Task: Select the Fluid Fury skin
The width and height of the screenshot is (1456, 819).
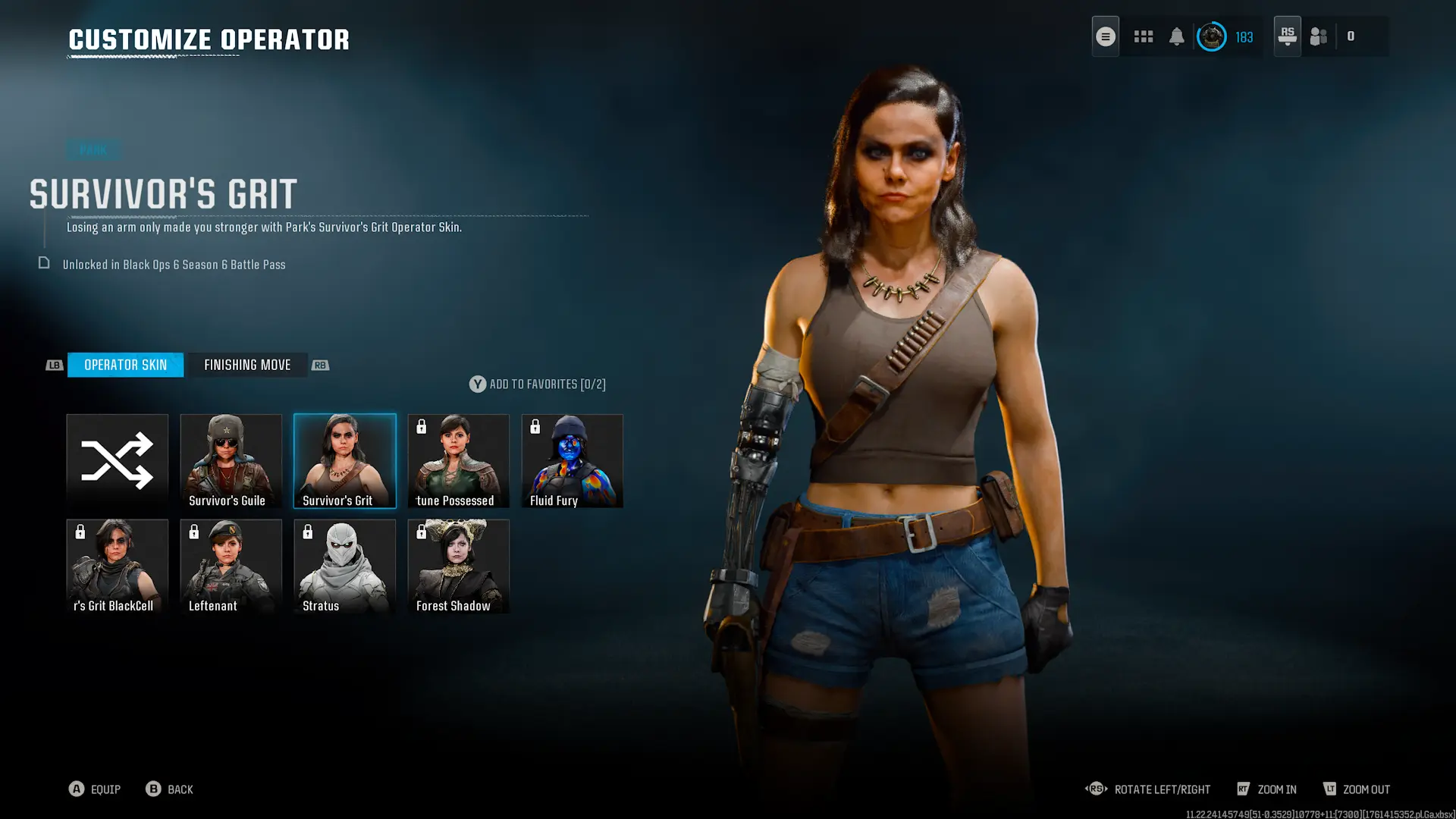Action: (572, 460)
